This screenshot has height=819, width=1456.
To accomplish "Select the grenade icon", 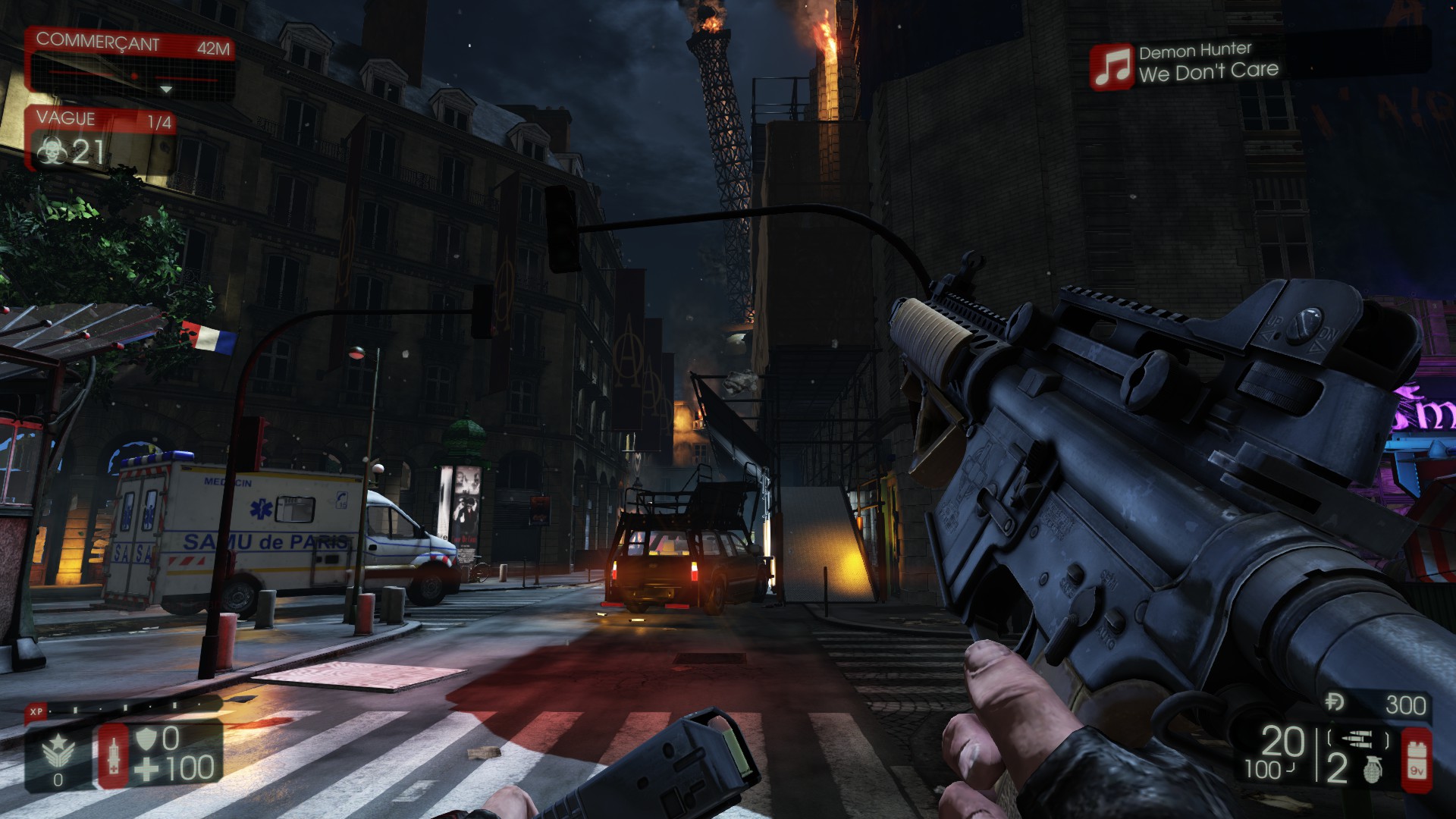I will coord(1371,769).
